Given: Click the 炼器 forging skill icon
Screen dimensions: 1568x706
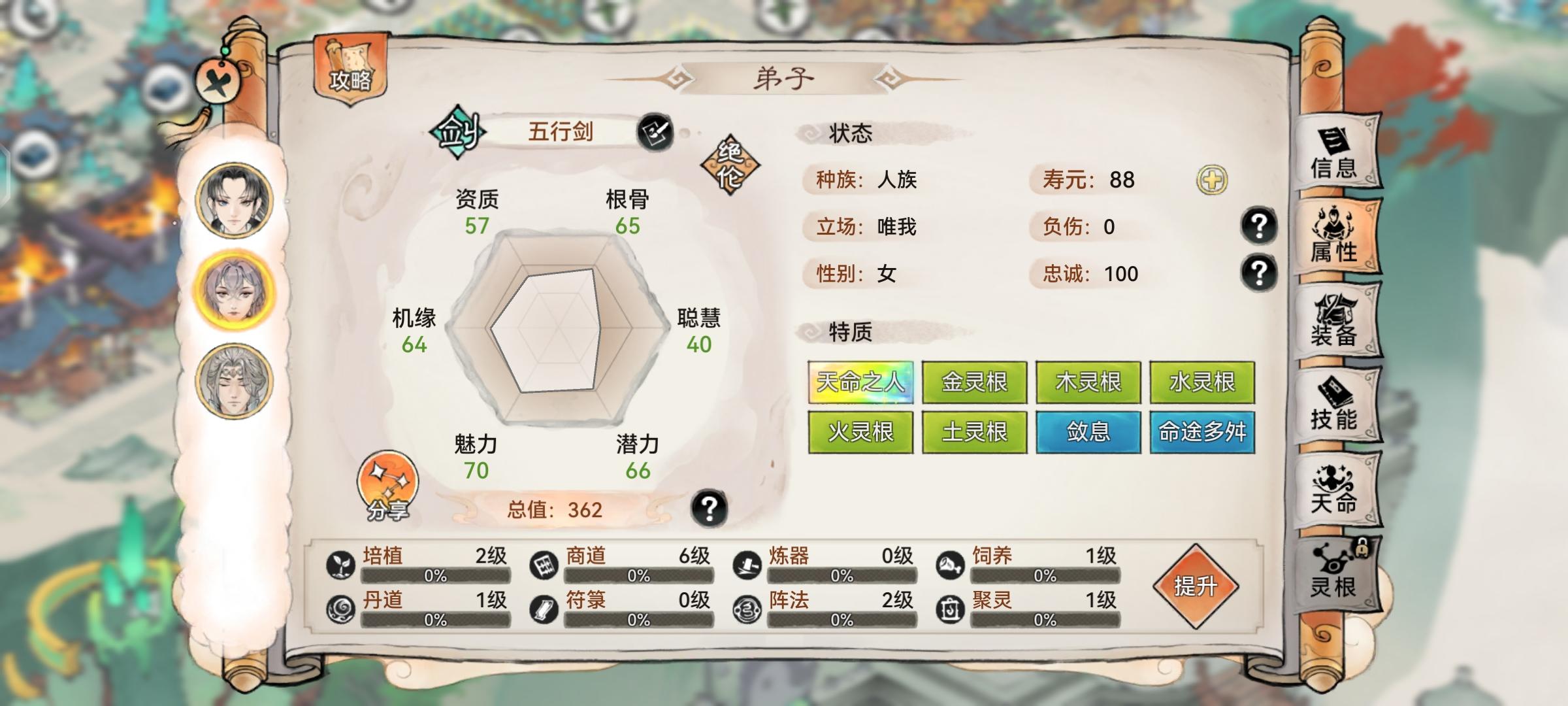Looking at the screenshot, I should [x=747, y=566].
